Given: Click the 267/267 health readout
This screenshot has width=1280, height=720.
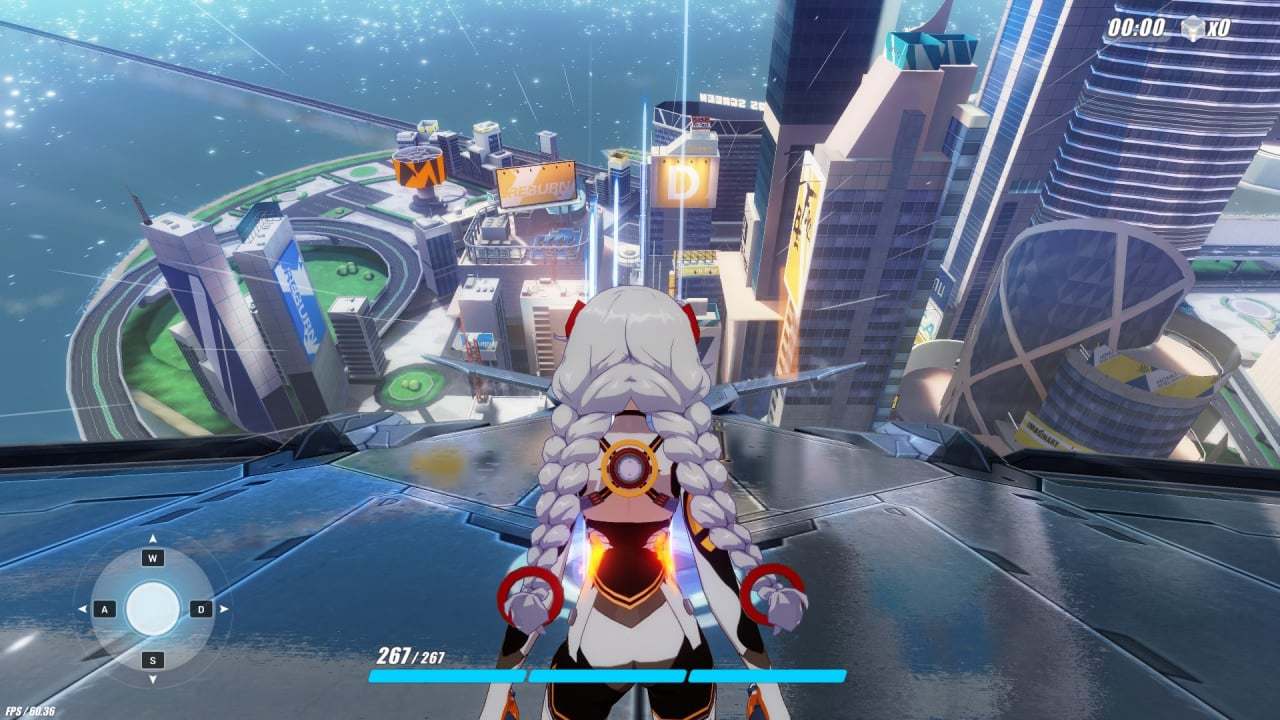Looking at the screenshot, I should [x=410, y=658].
